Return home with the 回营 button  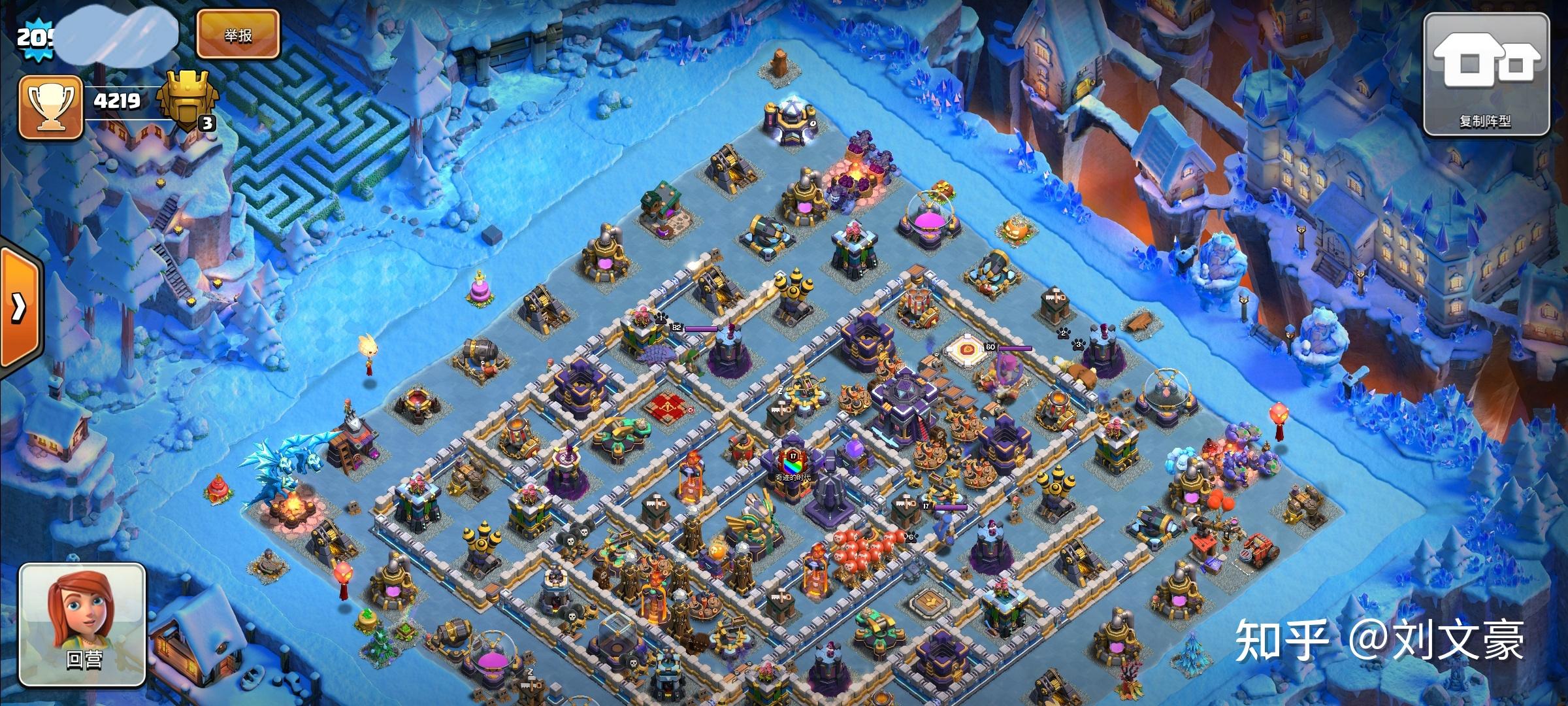click(83, 624)
